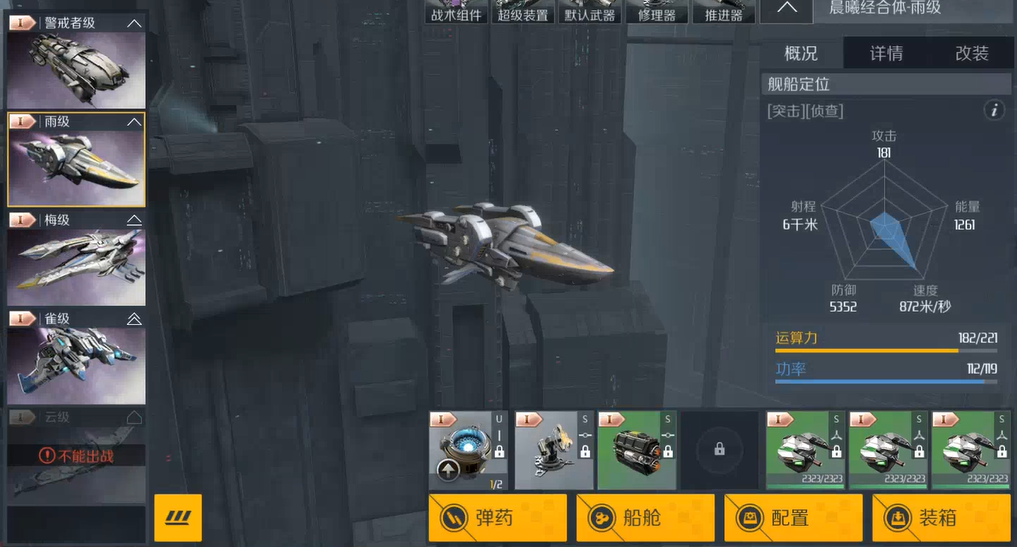Select the 梅级 ship card
The width and height of the screenshot is (1017, 547).
[x=76, y=258]
